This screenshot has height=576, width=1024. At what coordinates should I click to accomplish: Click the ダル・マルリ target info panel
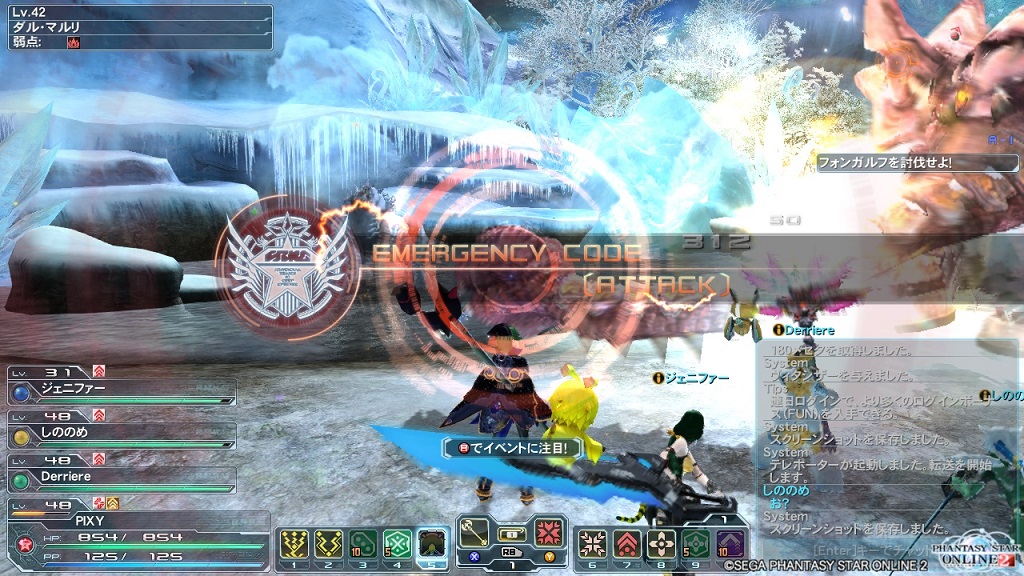[x=136, y=27]
